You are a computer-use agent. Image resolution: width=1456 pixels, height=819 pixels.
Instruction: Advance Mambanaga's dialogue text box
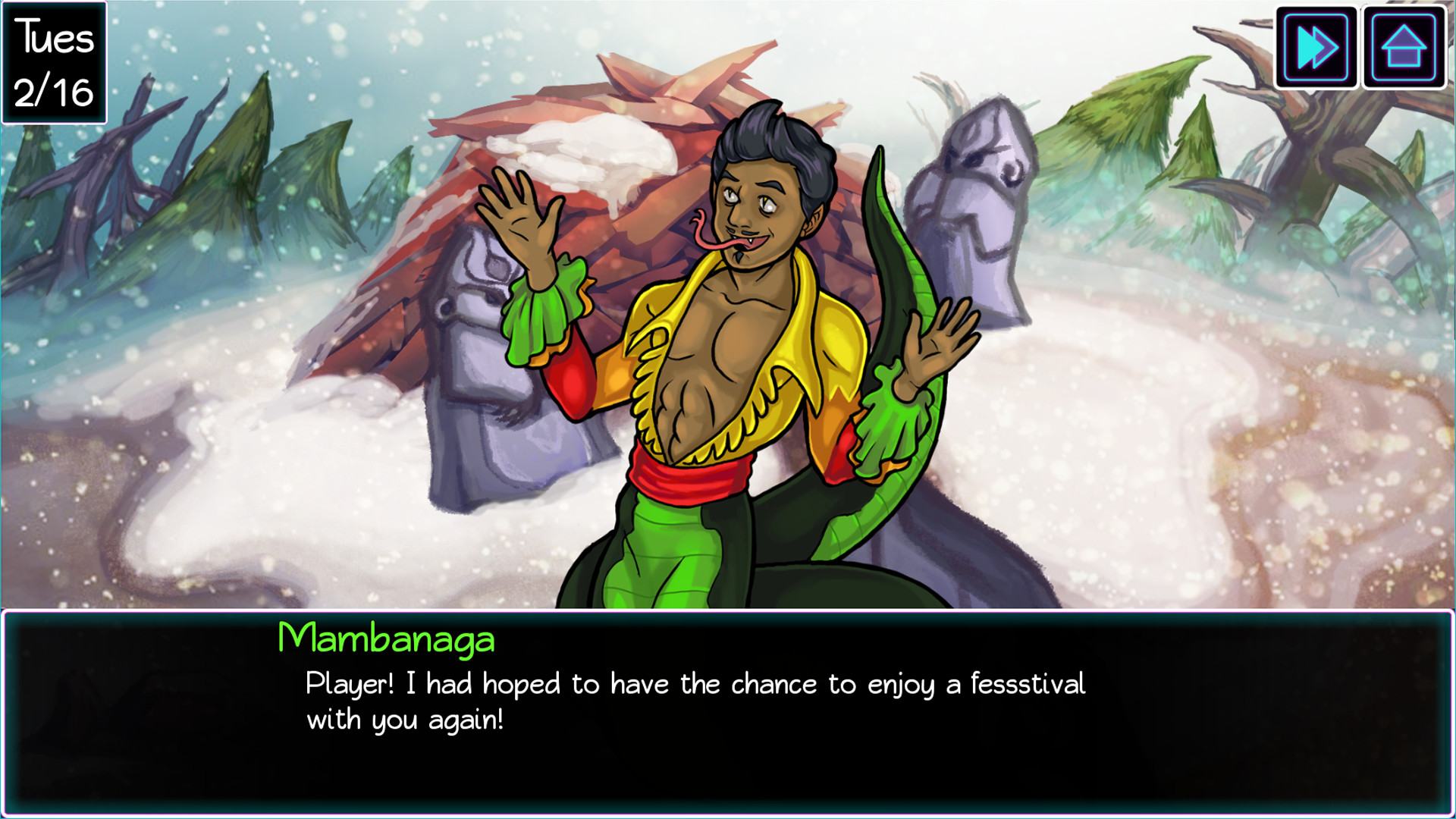pos(726,713)
